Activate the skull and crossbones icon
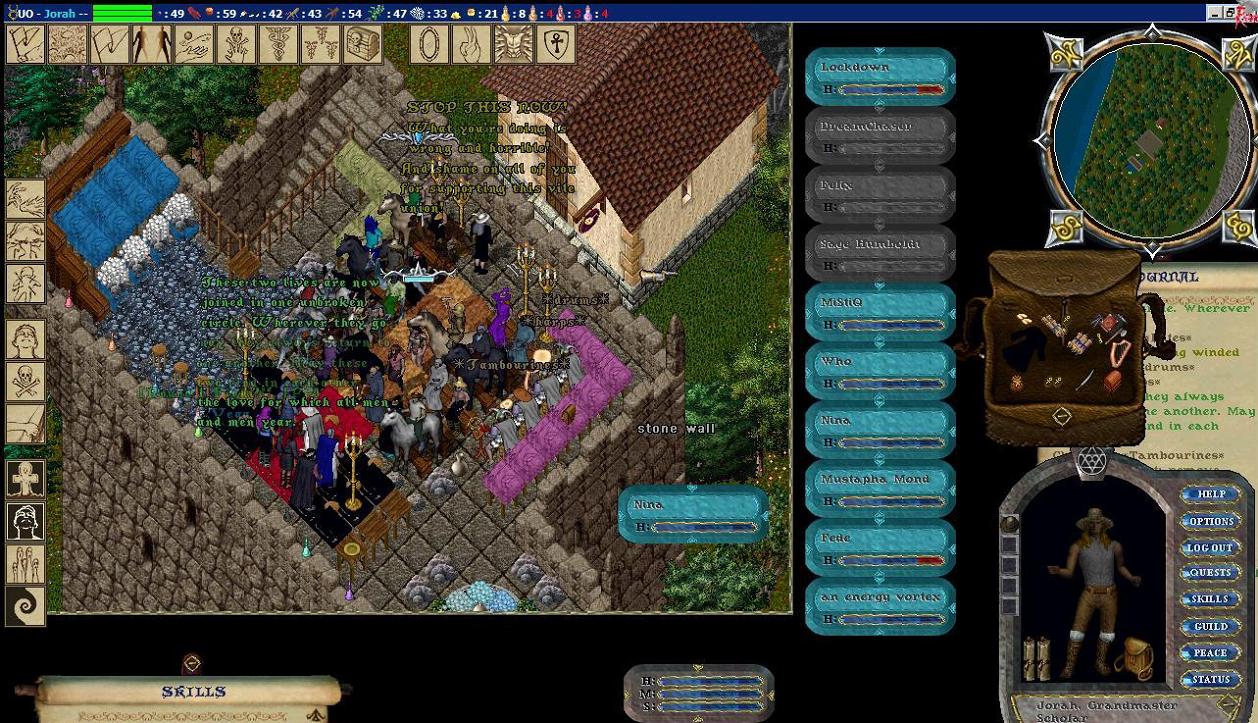Image resolution: width=1258 pixels, height=723 pixels. [25, 381]
